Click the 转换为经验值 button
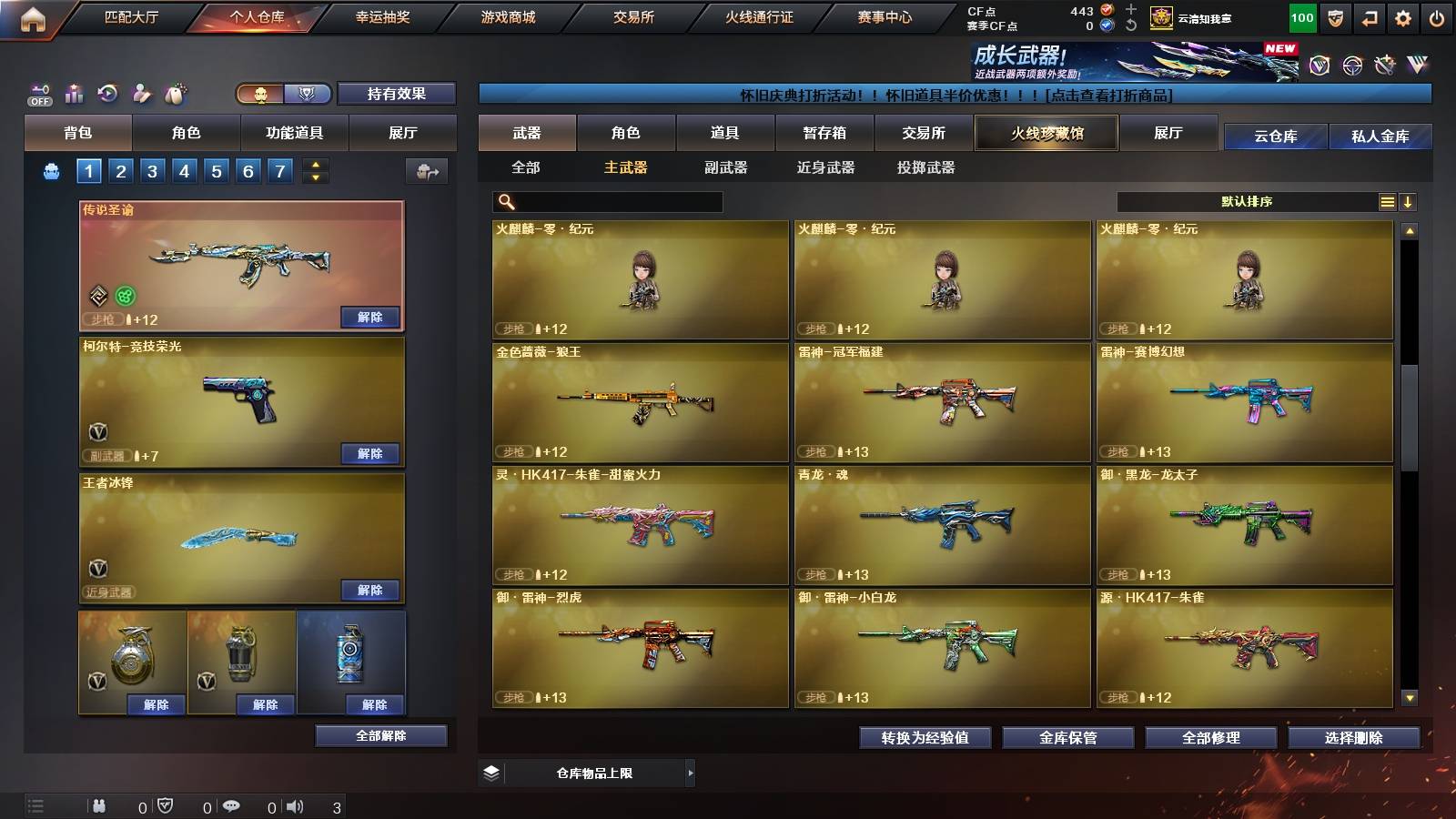The width and height of the screenshot is (1456, 819). tap(925, 738)
